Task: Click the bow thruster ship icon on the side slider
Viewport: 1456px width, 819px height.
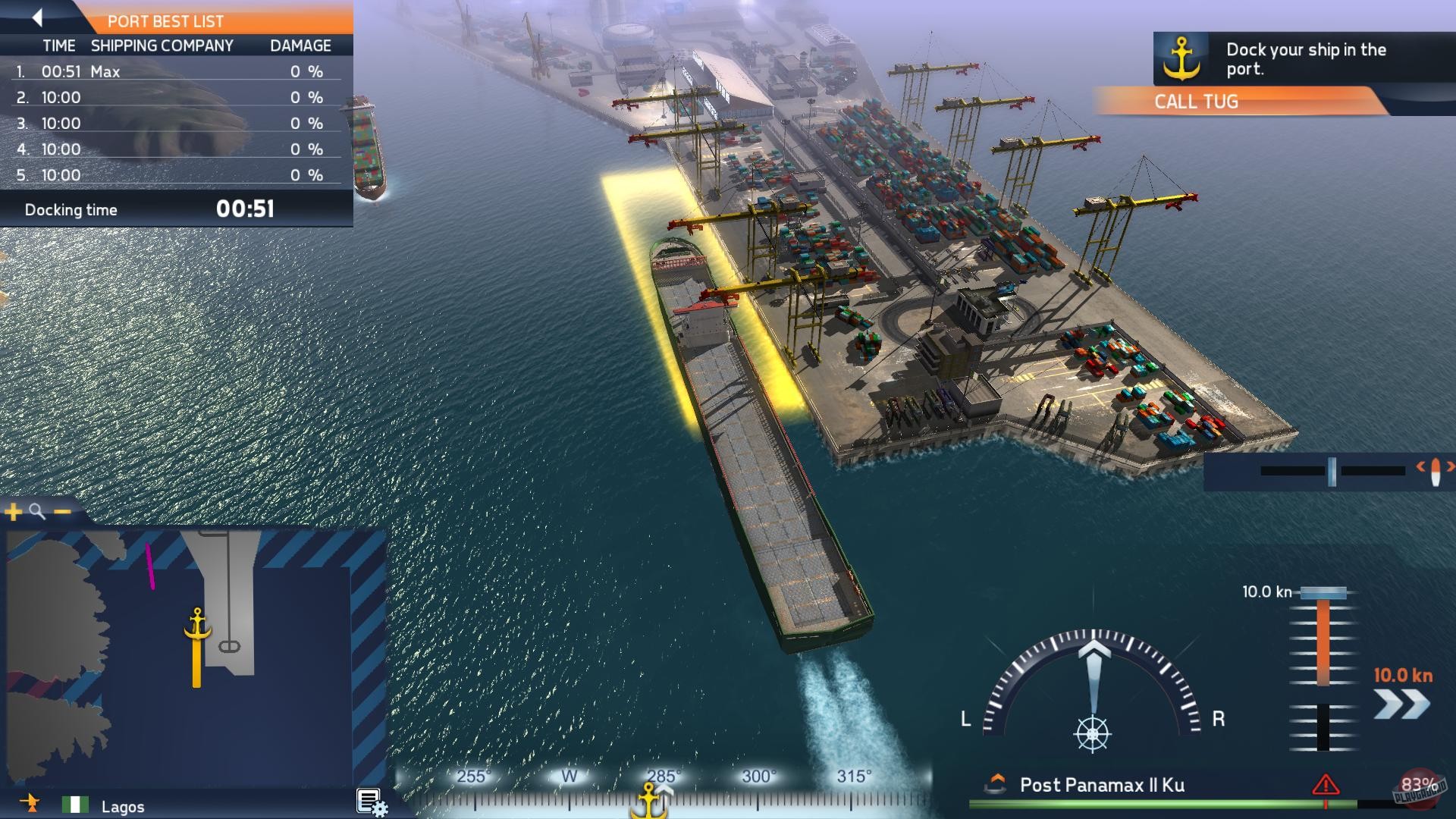Action: [x=1437, y=471]
